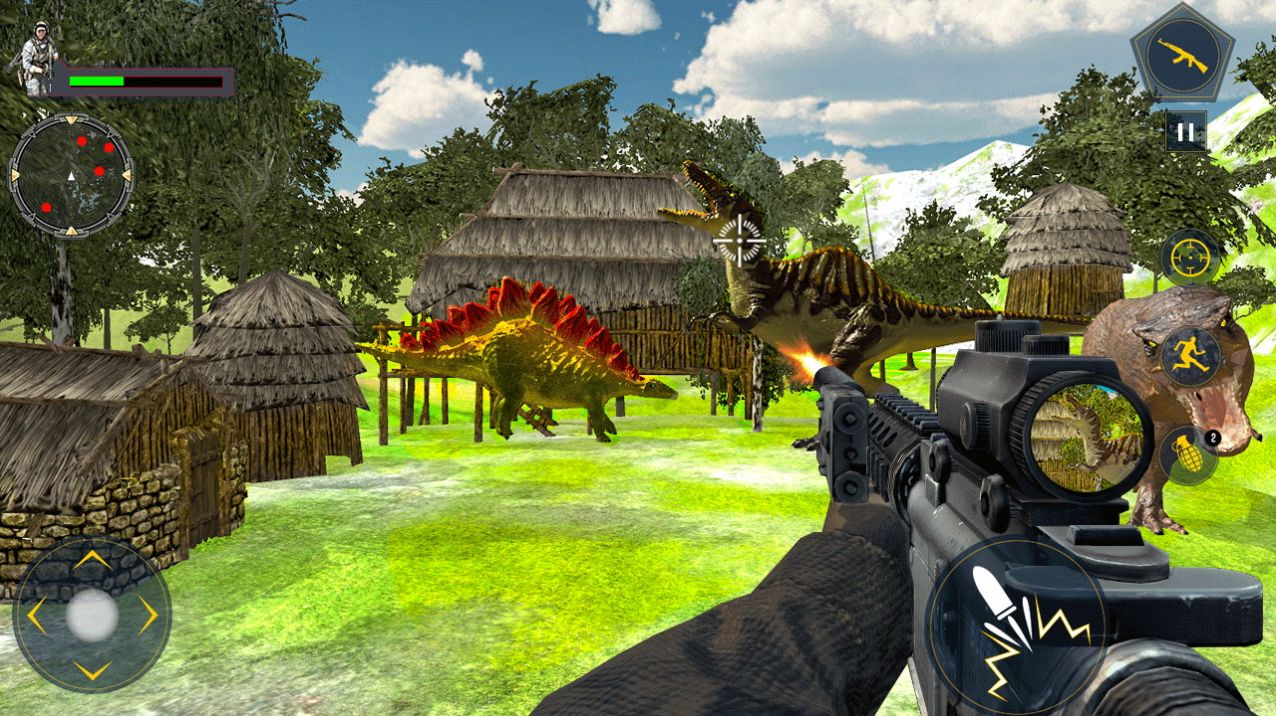Pause the game
The width and height of the screenshot is (1276, 716).
[1184, 131]
